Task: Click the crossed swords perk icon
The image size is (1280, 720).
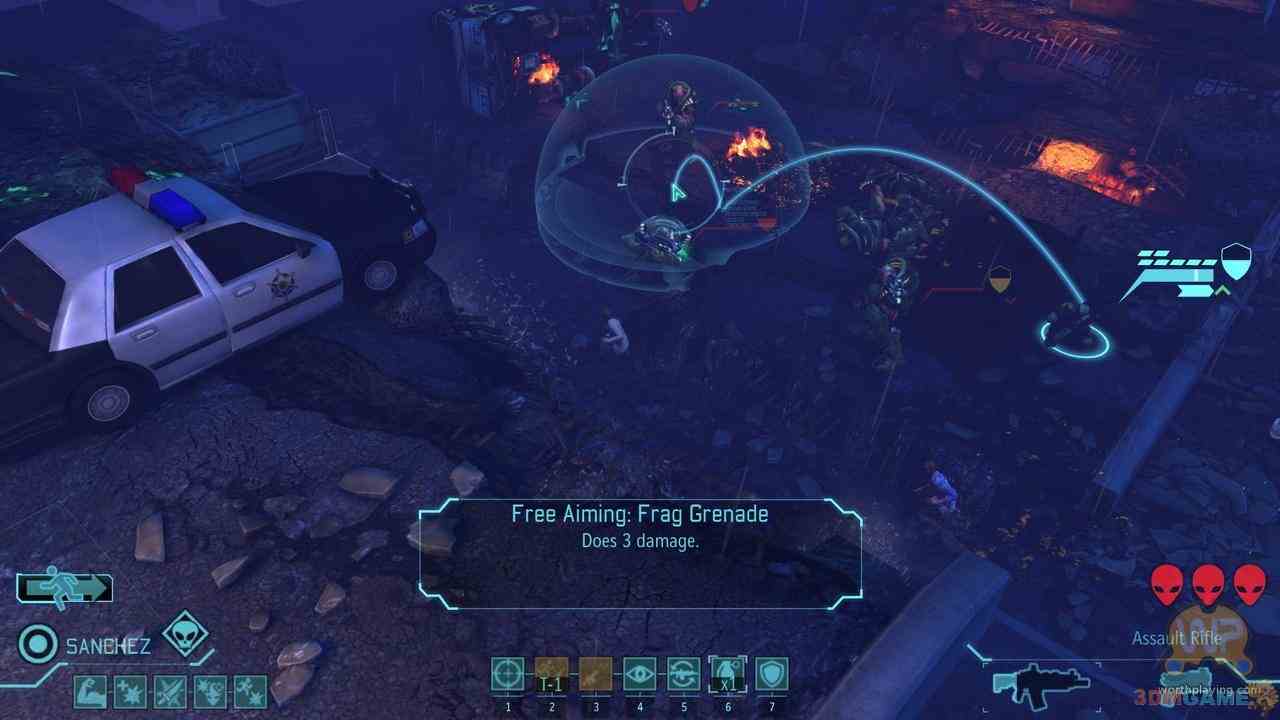Action: pos(170,691)
